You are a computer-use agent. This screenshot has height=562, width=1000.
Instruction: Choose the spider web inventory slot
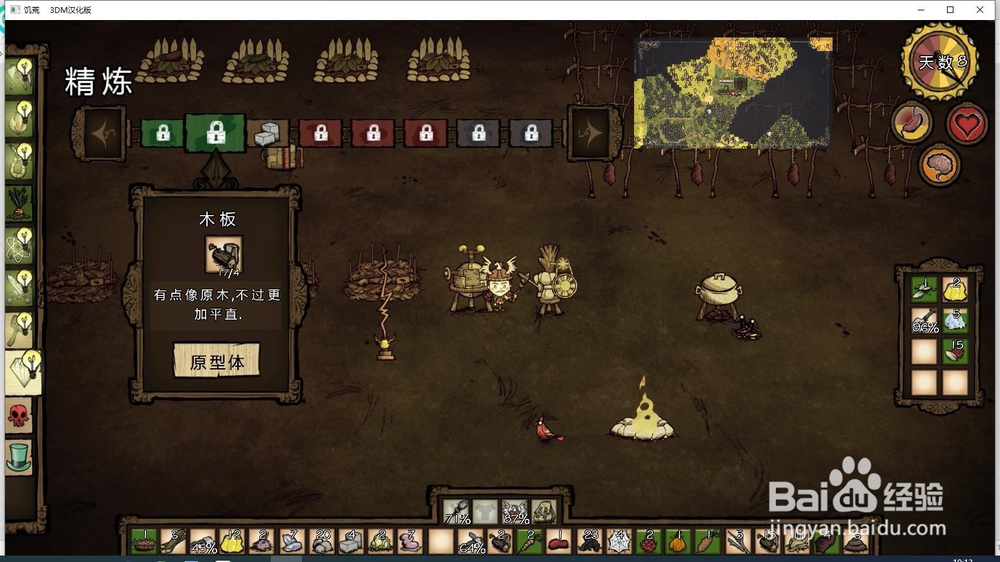pos(618,542)
